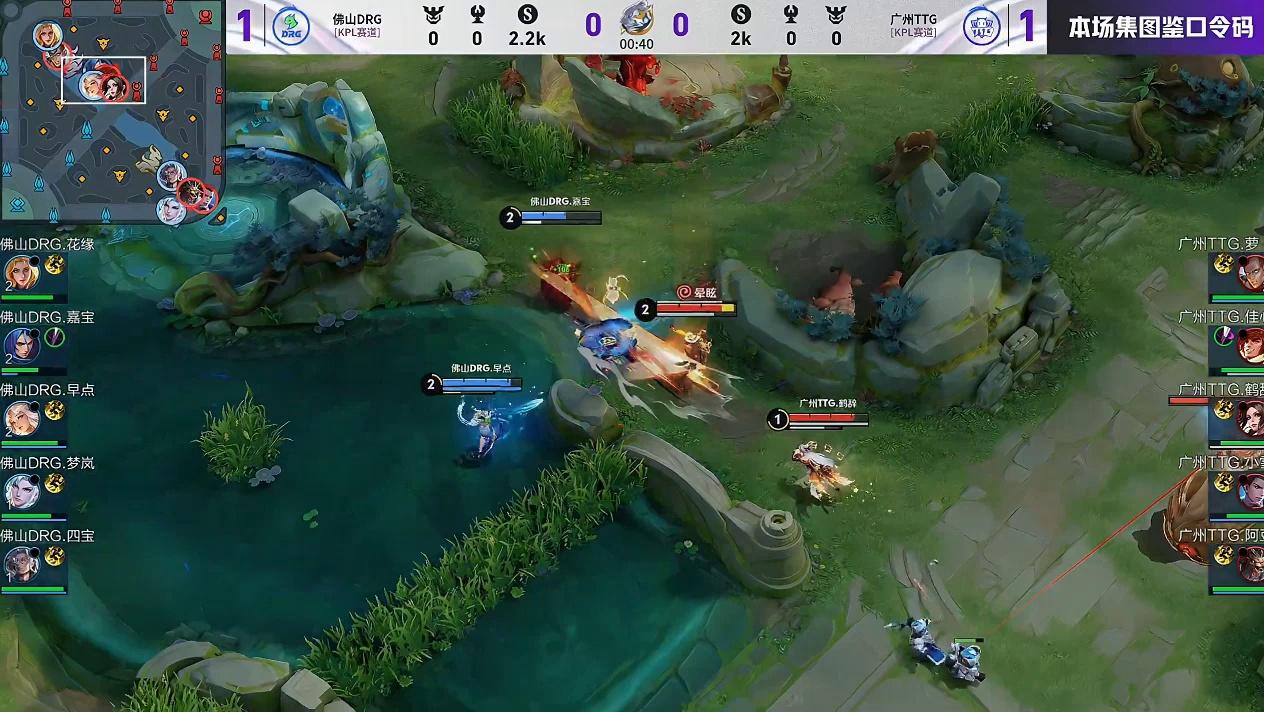
Task: Choose the first 广州TTG player portrait (萝)
Action: 1250,272
